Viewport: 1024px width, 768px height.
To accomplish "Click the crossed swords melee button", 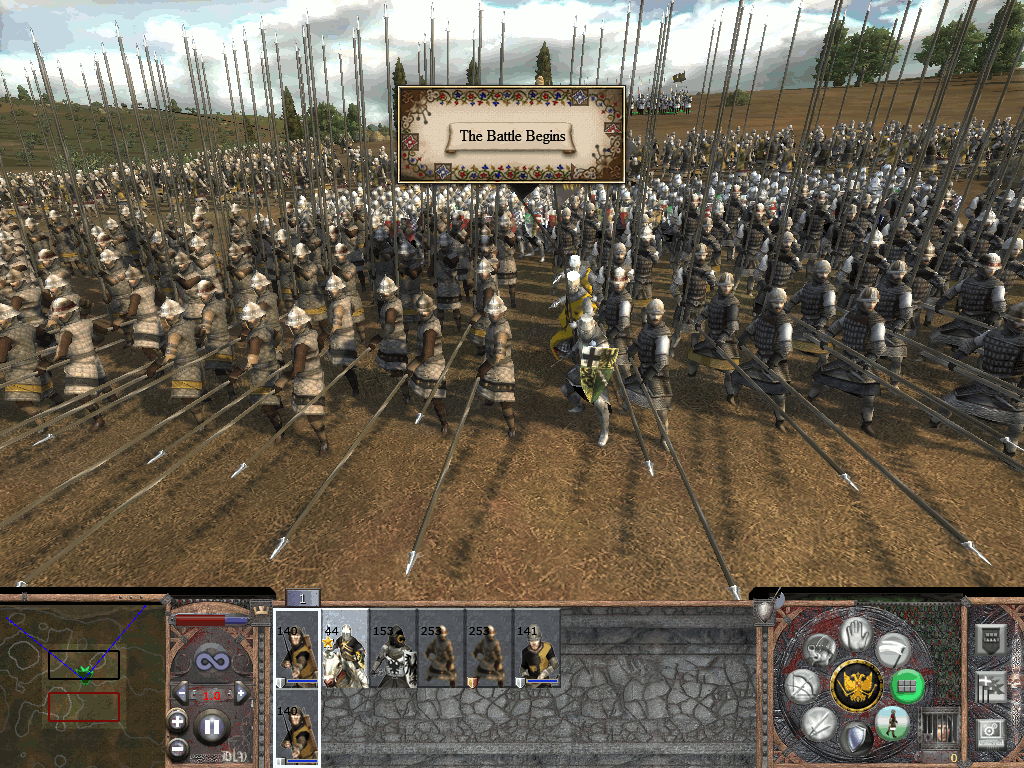I will 819,722.
